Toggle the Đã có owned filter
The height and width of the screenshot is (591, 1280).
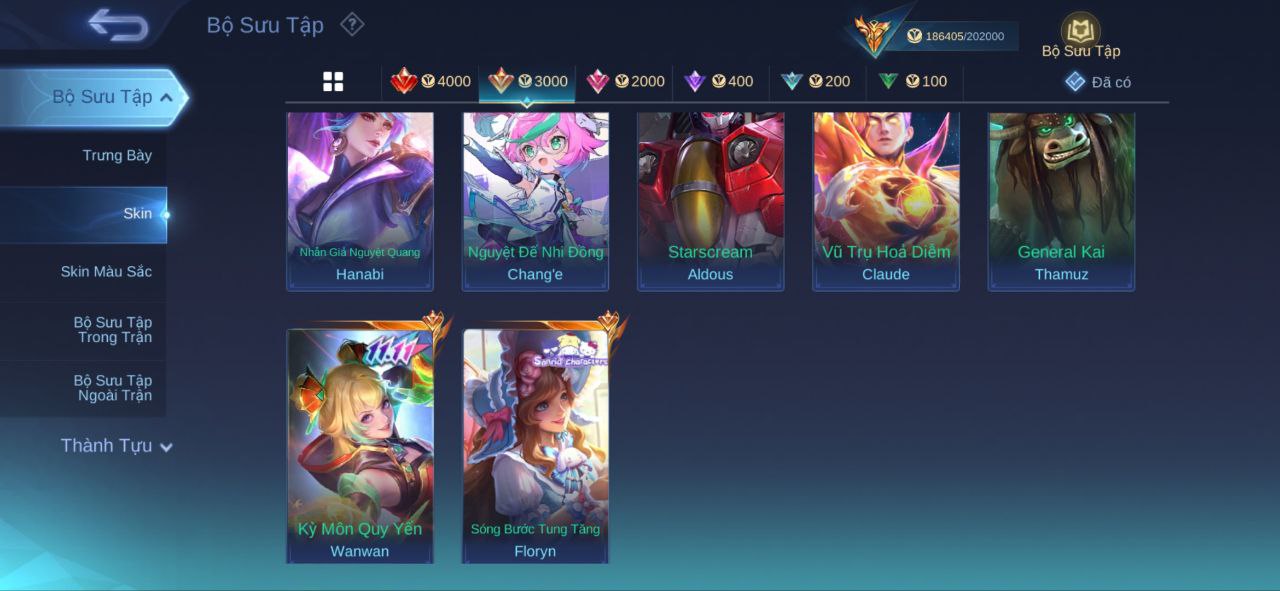tap(1098, 82)
